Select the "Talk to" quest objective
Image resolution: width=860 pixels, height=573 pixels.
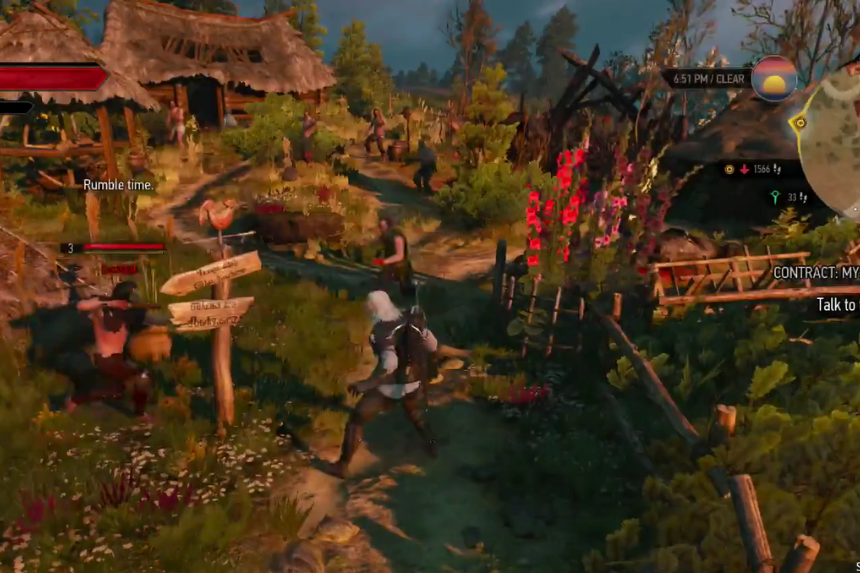click(x=837, y=305)
